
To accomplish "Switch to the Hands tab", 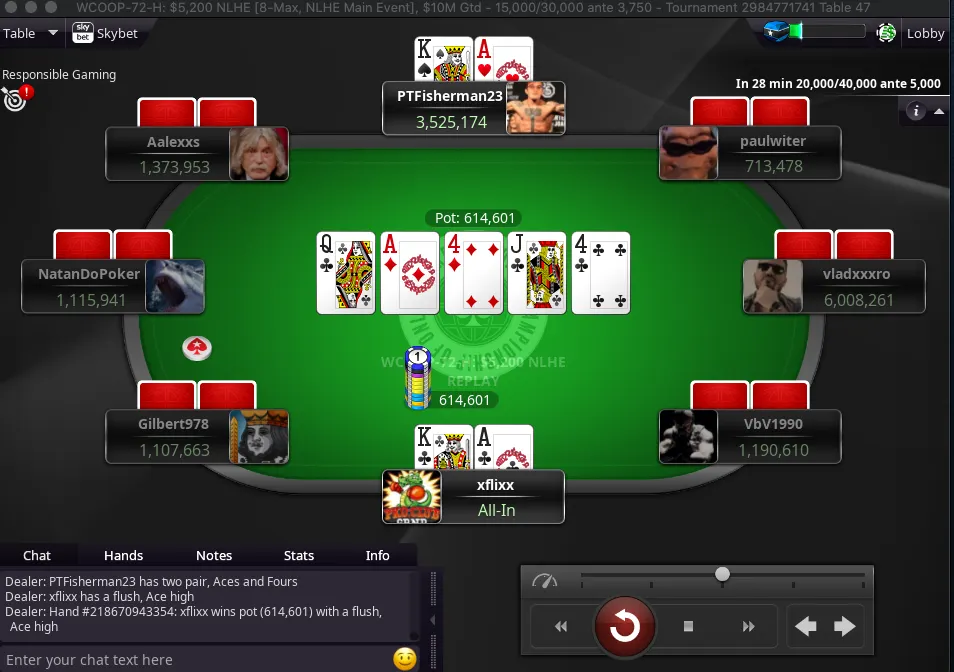I will [x=124, y=555].
